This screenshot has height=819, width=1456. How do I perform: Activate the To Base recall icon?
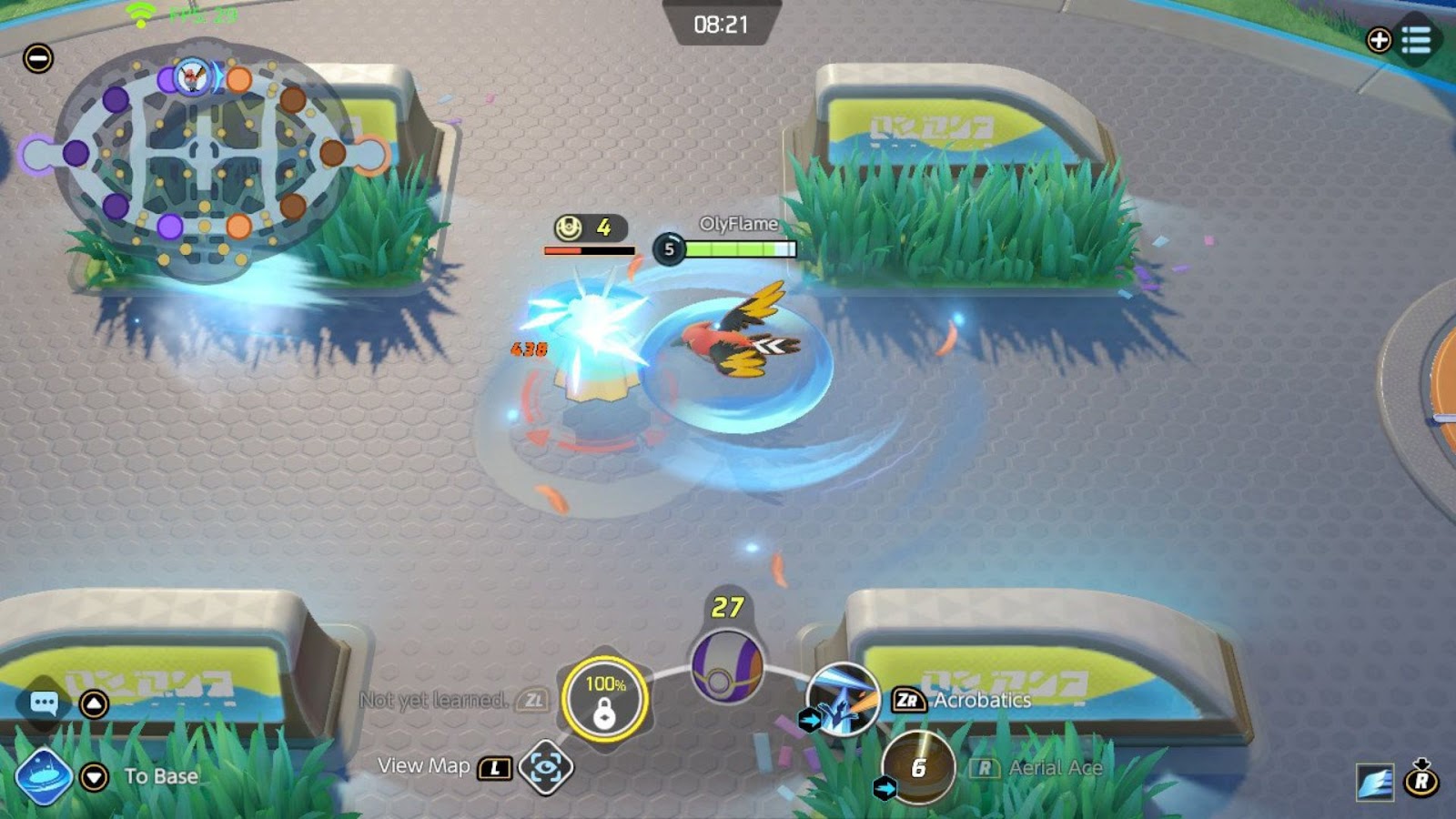click(x=44, y=776)
